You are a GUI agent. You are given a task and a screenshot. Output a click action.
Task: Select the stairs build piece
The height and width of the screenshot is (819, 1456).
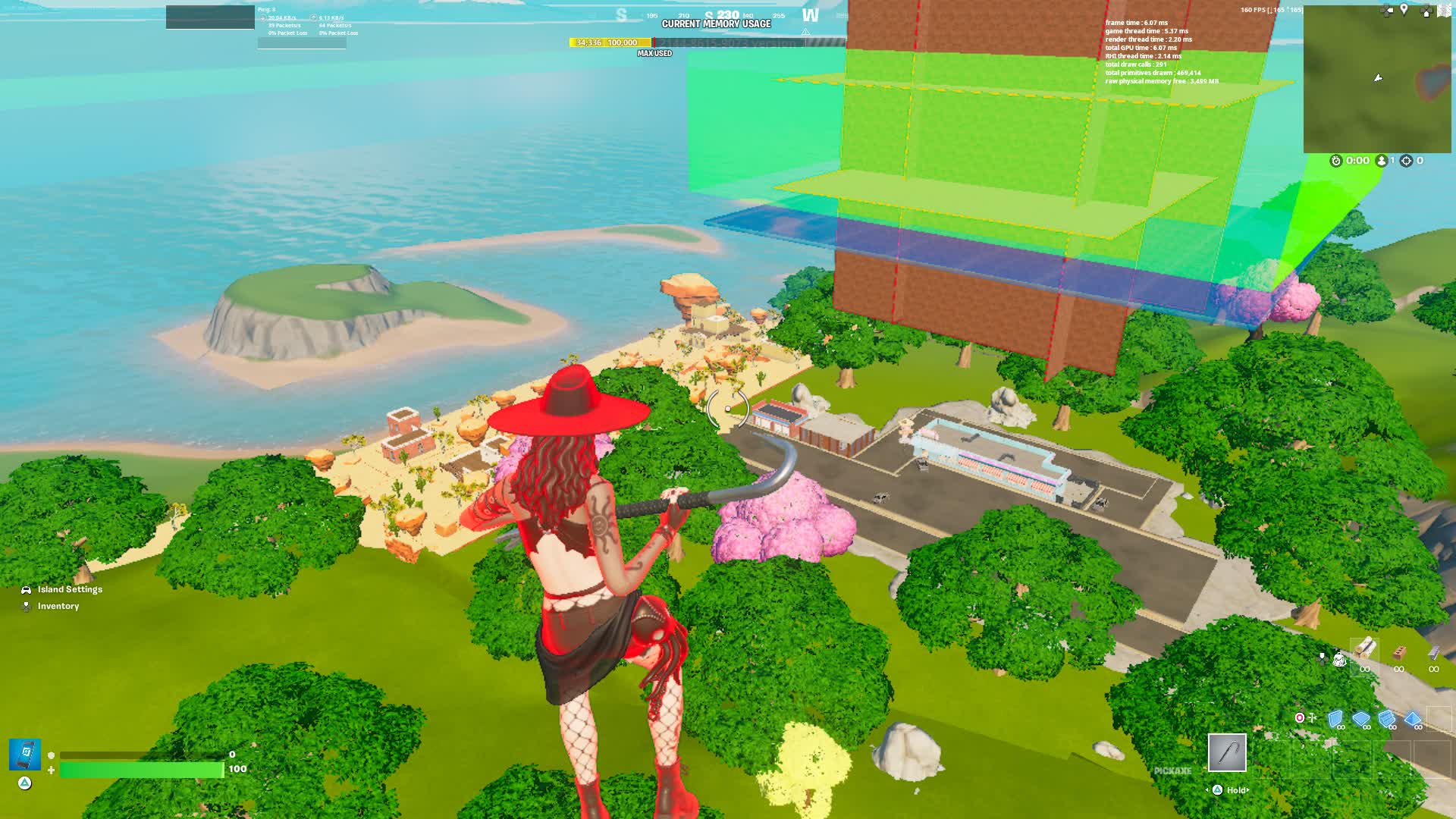point(1387,719)
